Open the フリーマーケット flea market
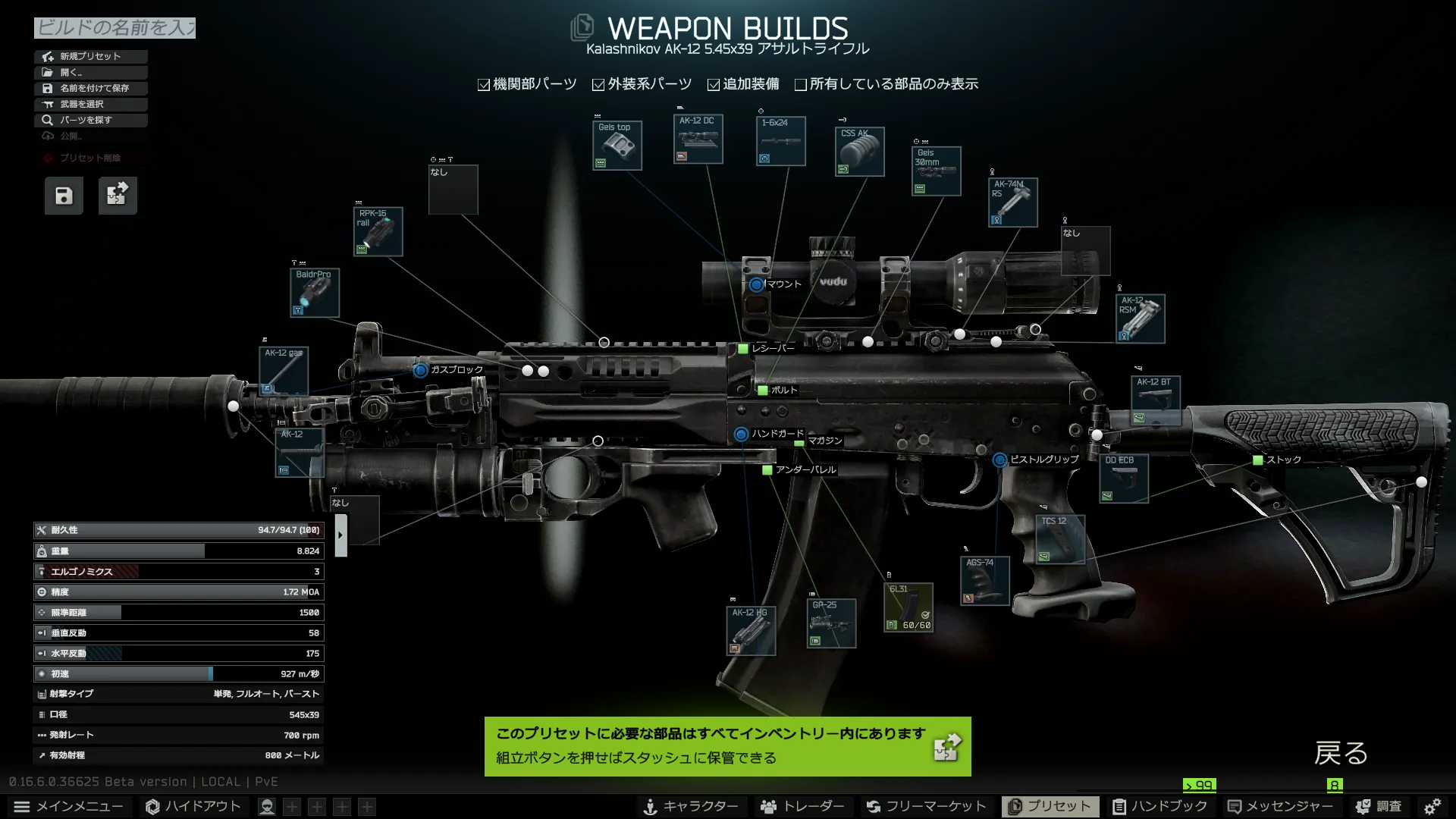This screenshot has width=1456, height=819. point(926,806)
